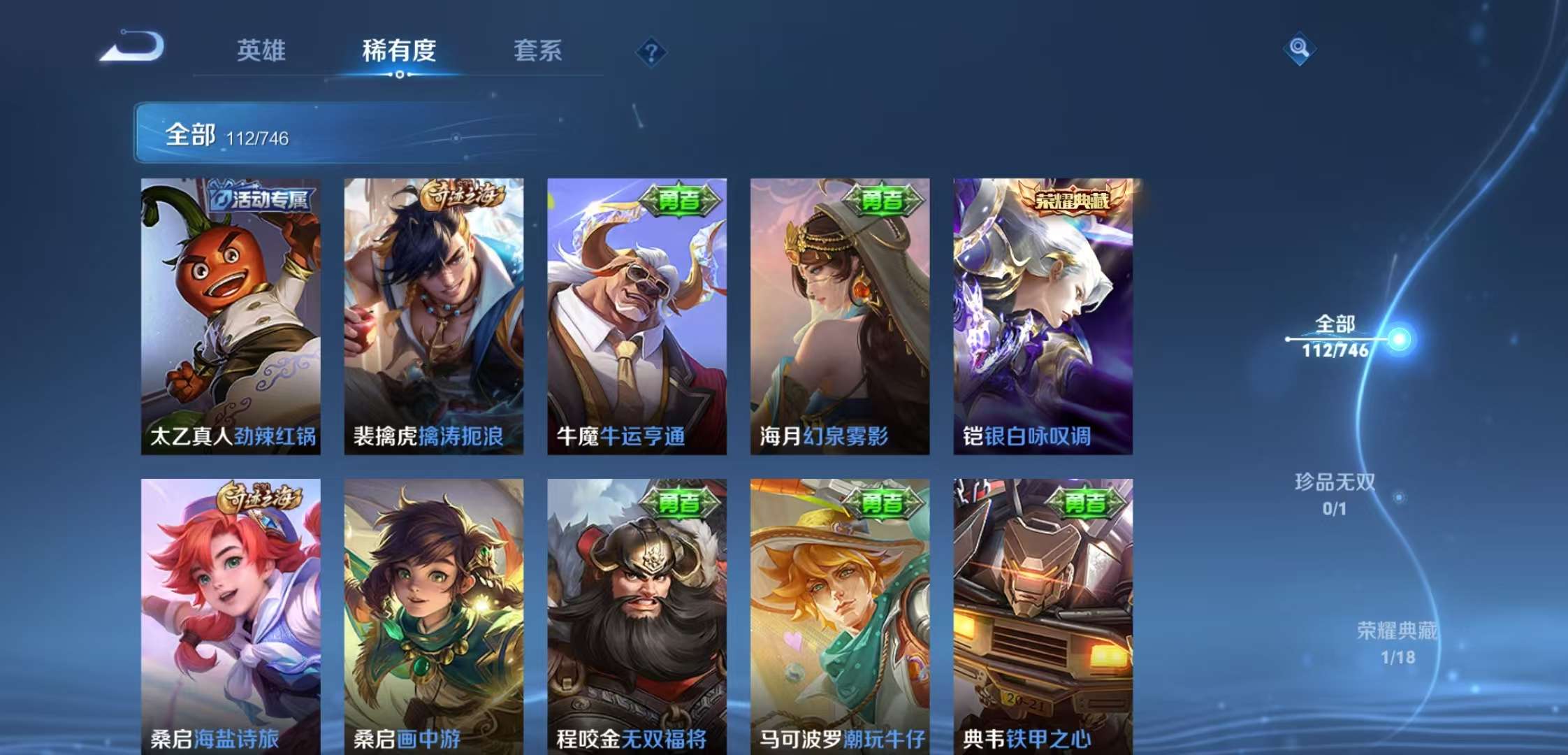The width and height of the screenshot is (1568, 755).
Task: Click the progress count 1/18 under 荣耀典藏
Action: 1398,656
